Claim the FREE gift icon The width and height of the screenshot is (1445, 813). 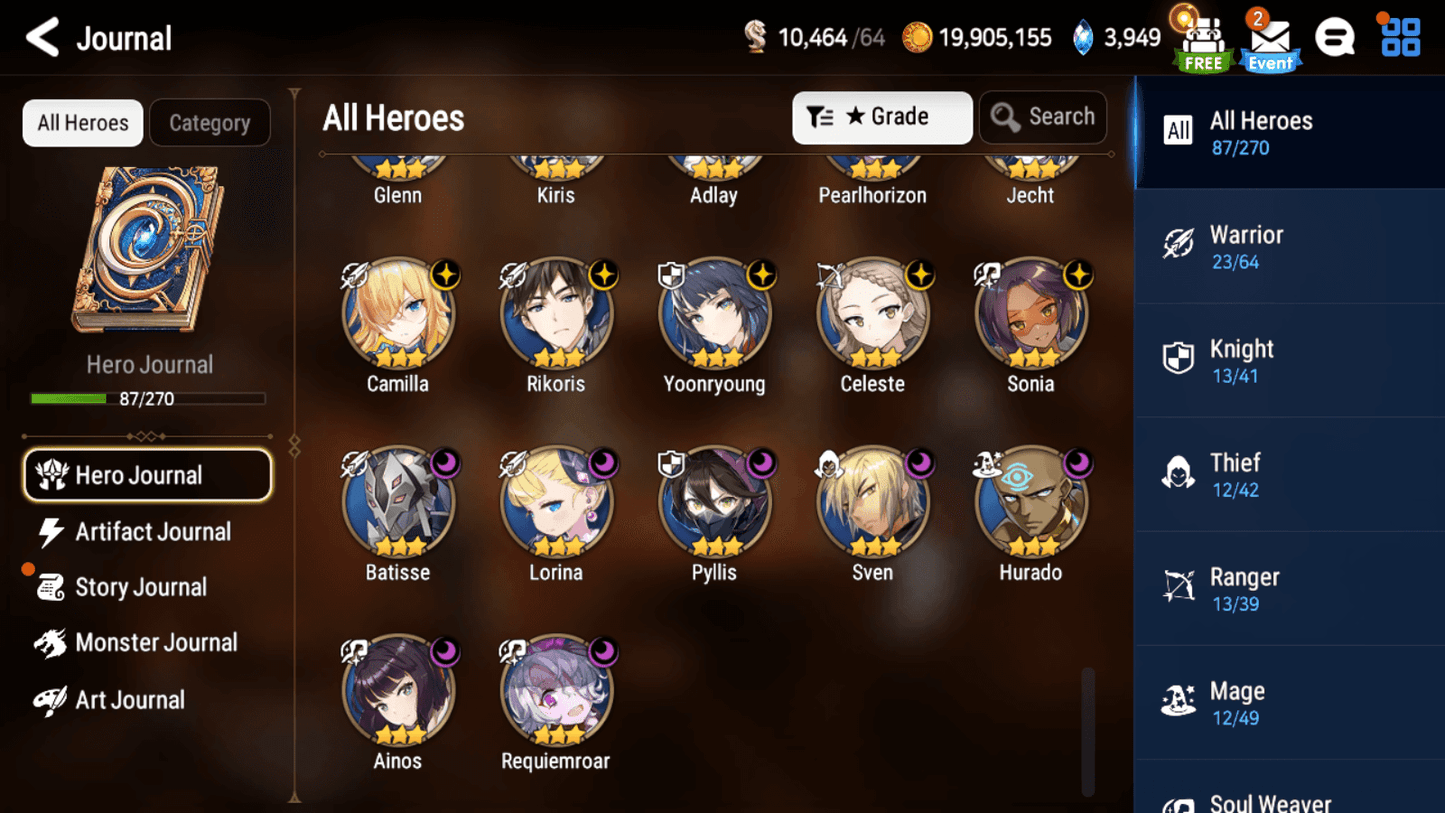[1203, 44]
